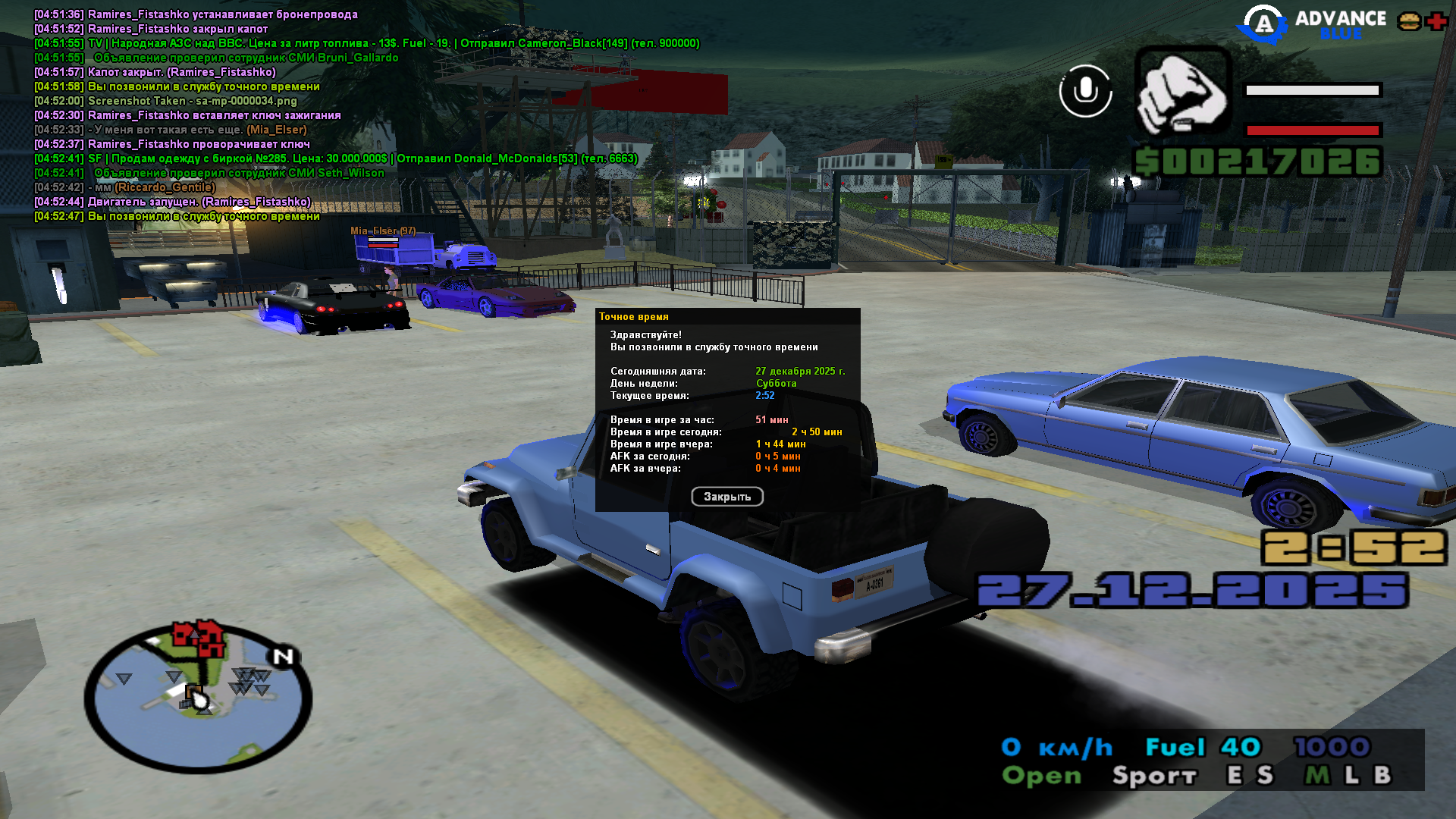This screenshot has height=819, width=1456.
Task: Close the exact time dialog
Action: 726,497
